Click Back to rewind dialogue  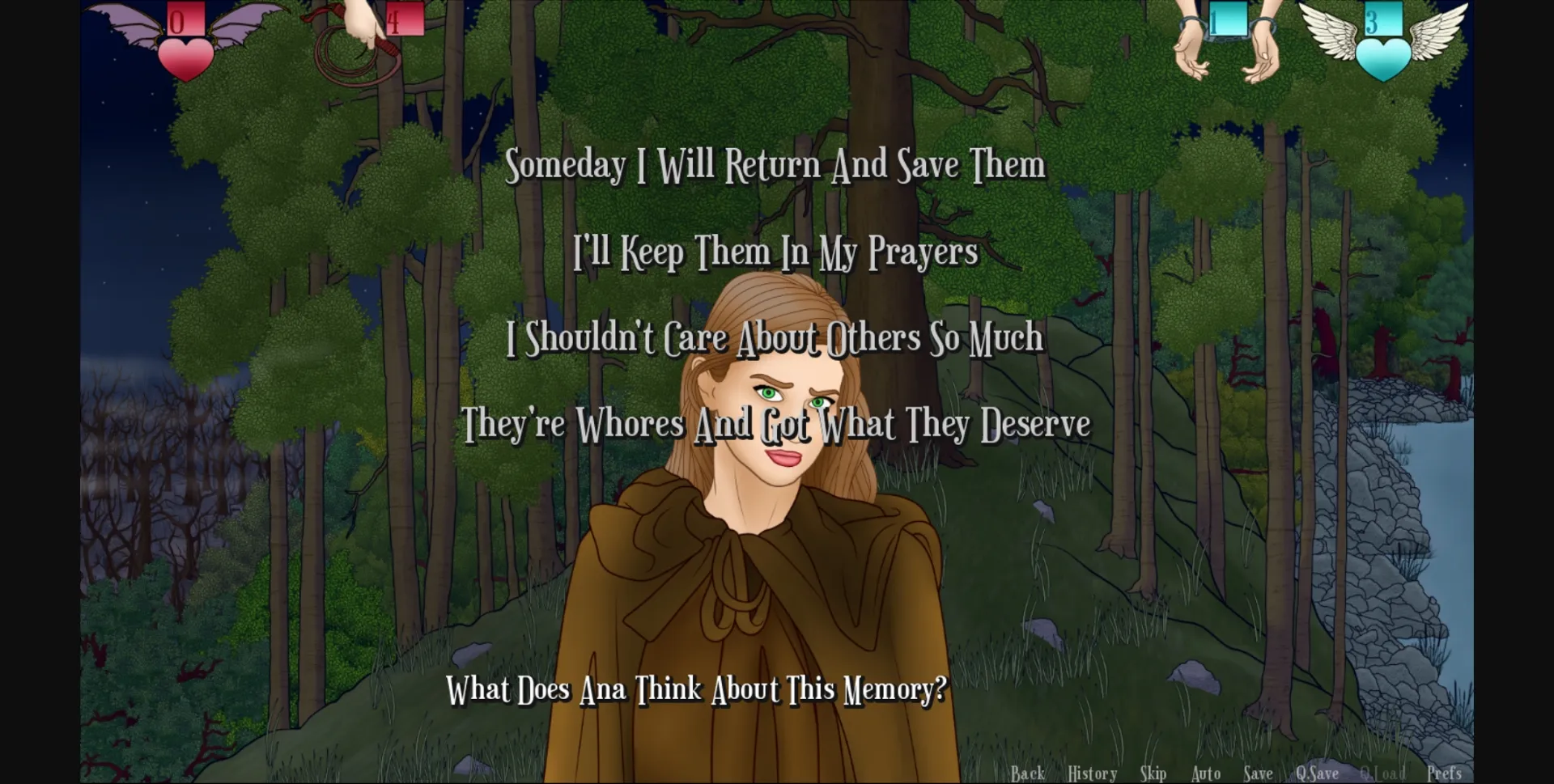pyautogui.click(x=1028, y=773)
